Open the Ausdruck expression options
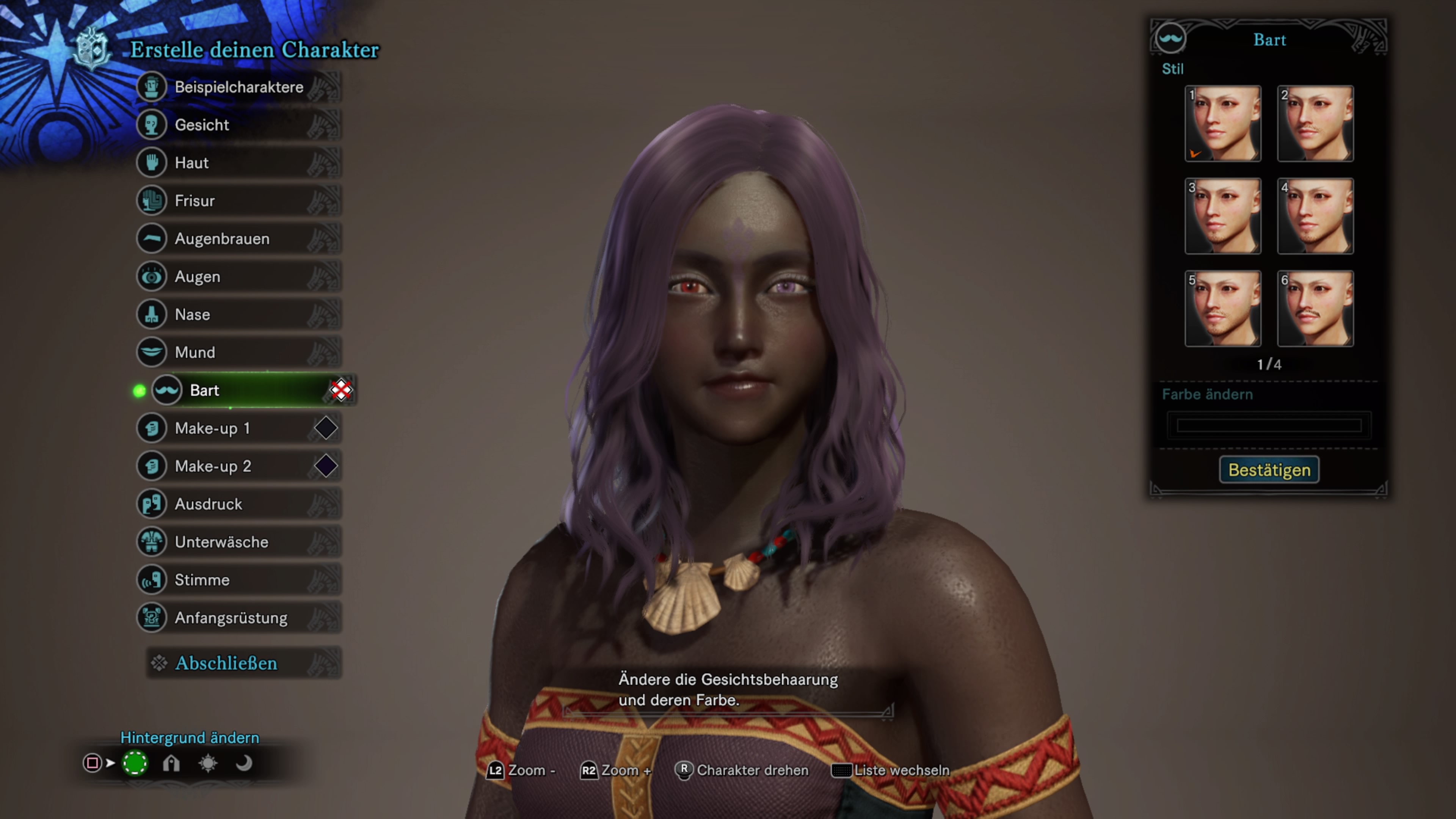 tap(152, 504)
